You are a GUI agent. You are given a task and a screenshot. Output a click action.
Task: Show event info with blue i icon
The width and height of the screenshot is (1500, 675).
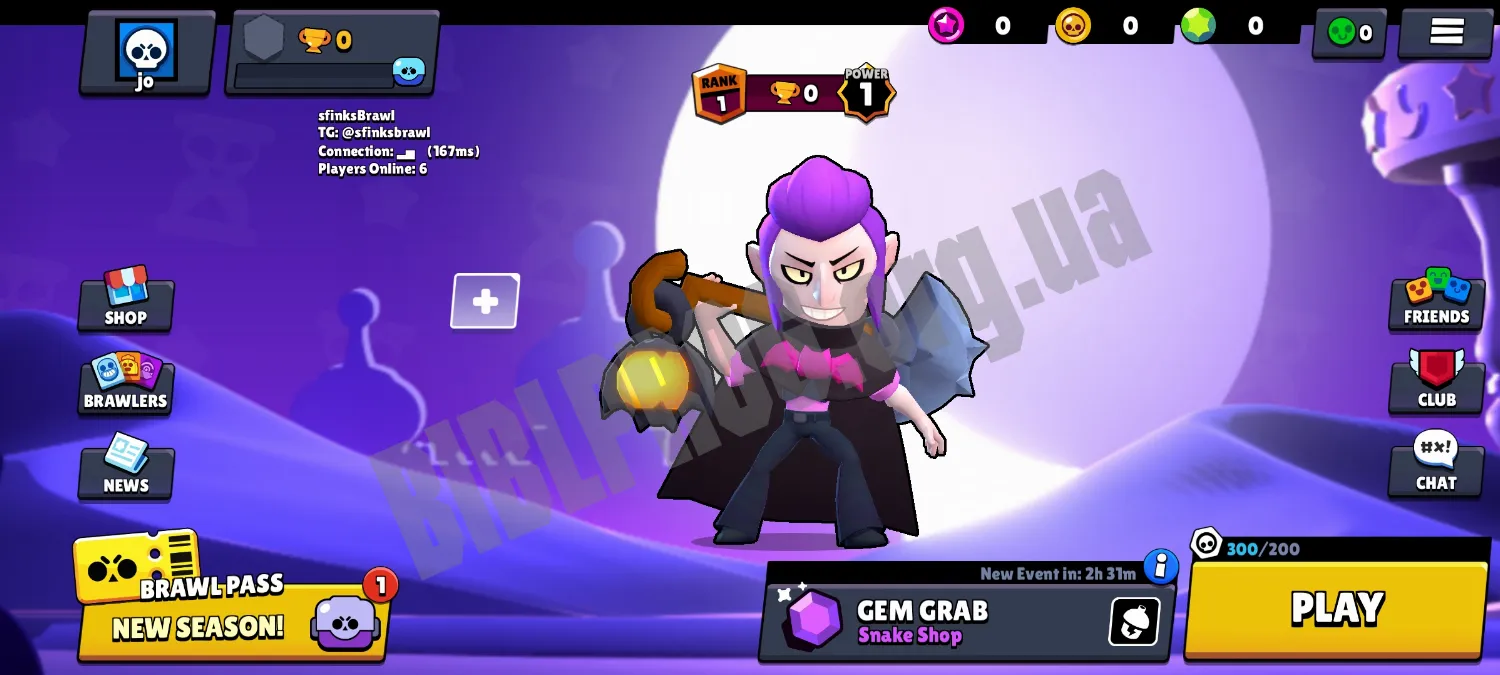click(x=1160, y=566)
